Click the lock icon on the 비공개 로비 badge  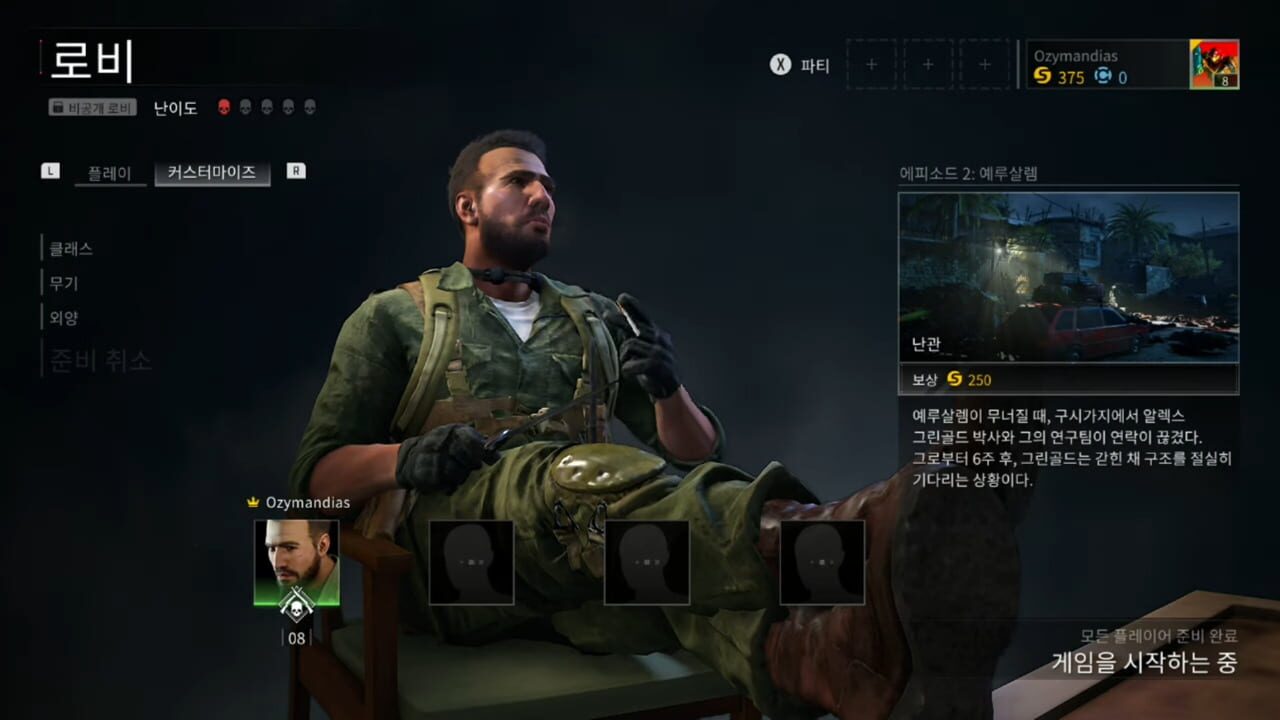click(x=60, y=107)
